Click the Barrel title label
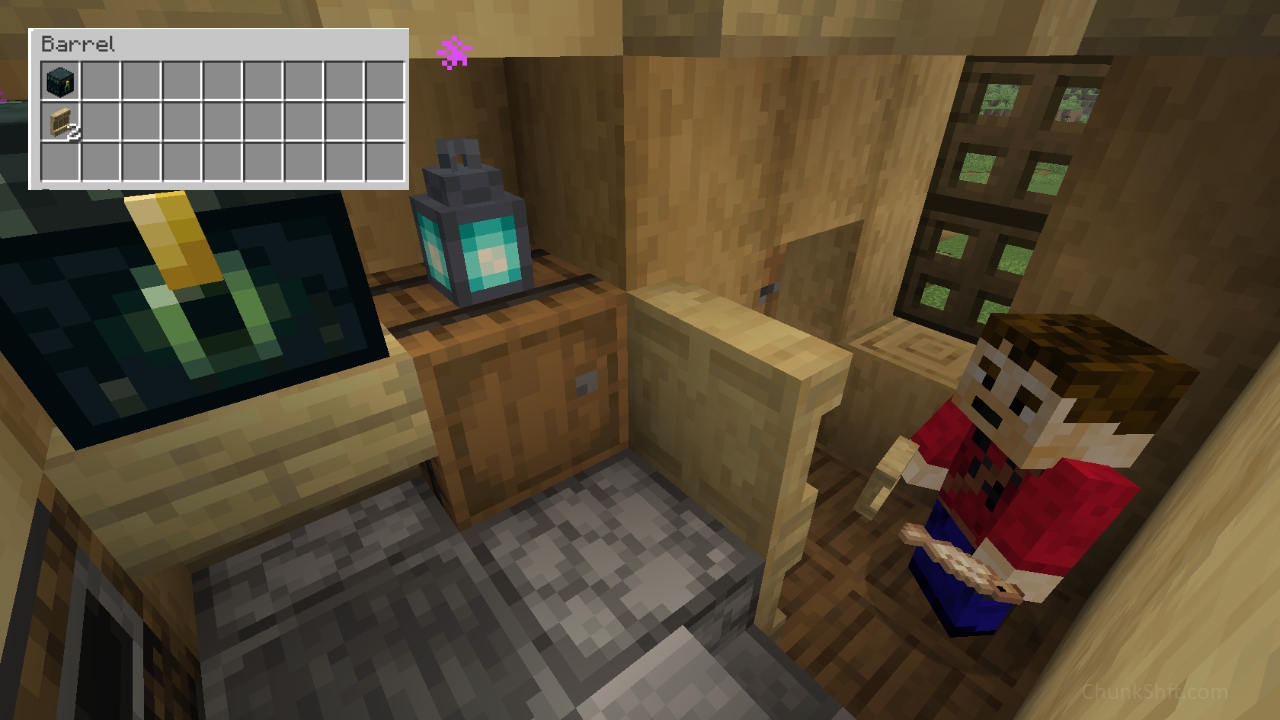The width and height of the screenshot is (1280, 720). tap(77, 44)
